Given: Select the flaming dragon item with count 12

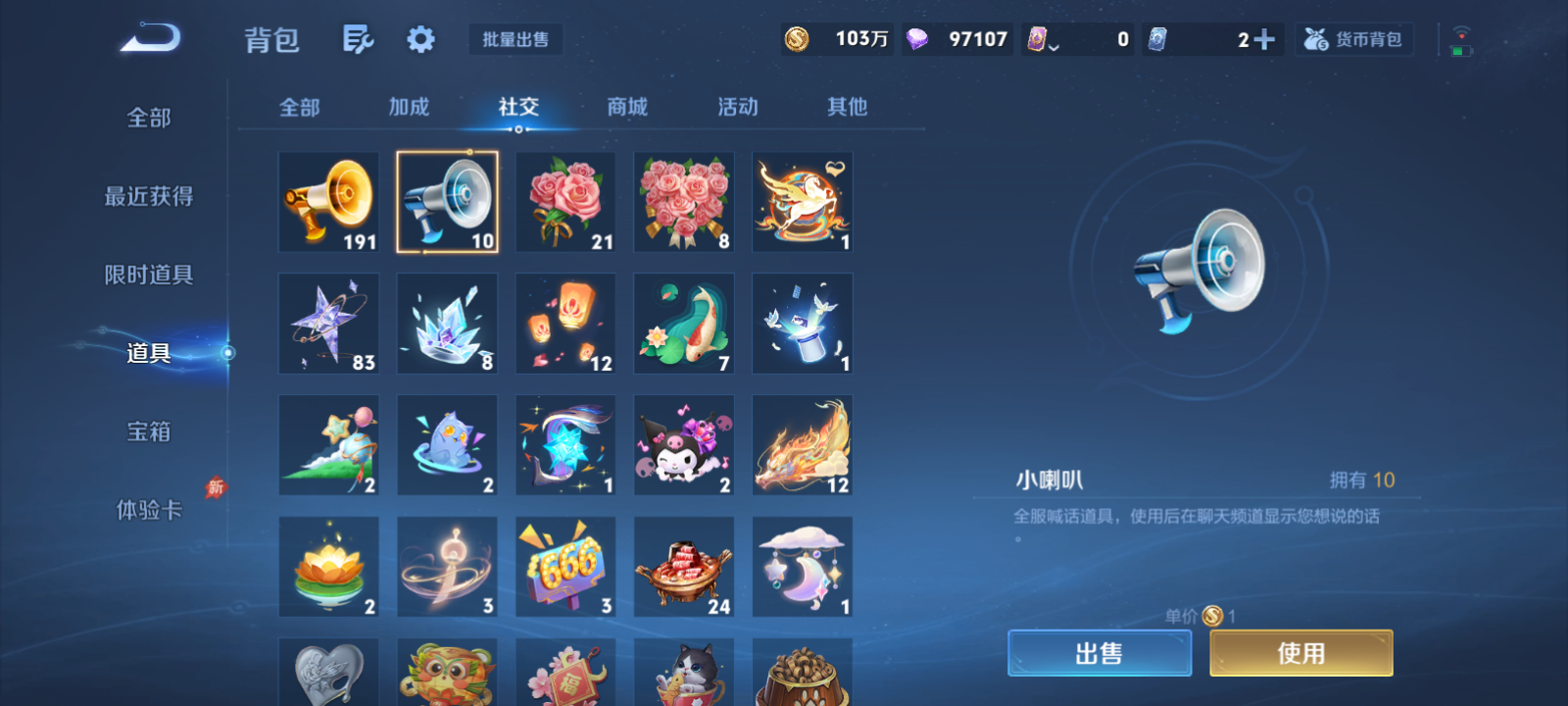Looking at the screenshot, I should click(803, 444).
